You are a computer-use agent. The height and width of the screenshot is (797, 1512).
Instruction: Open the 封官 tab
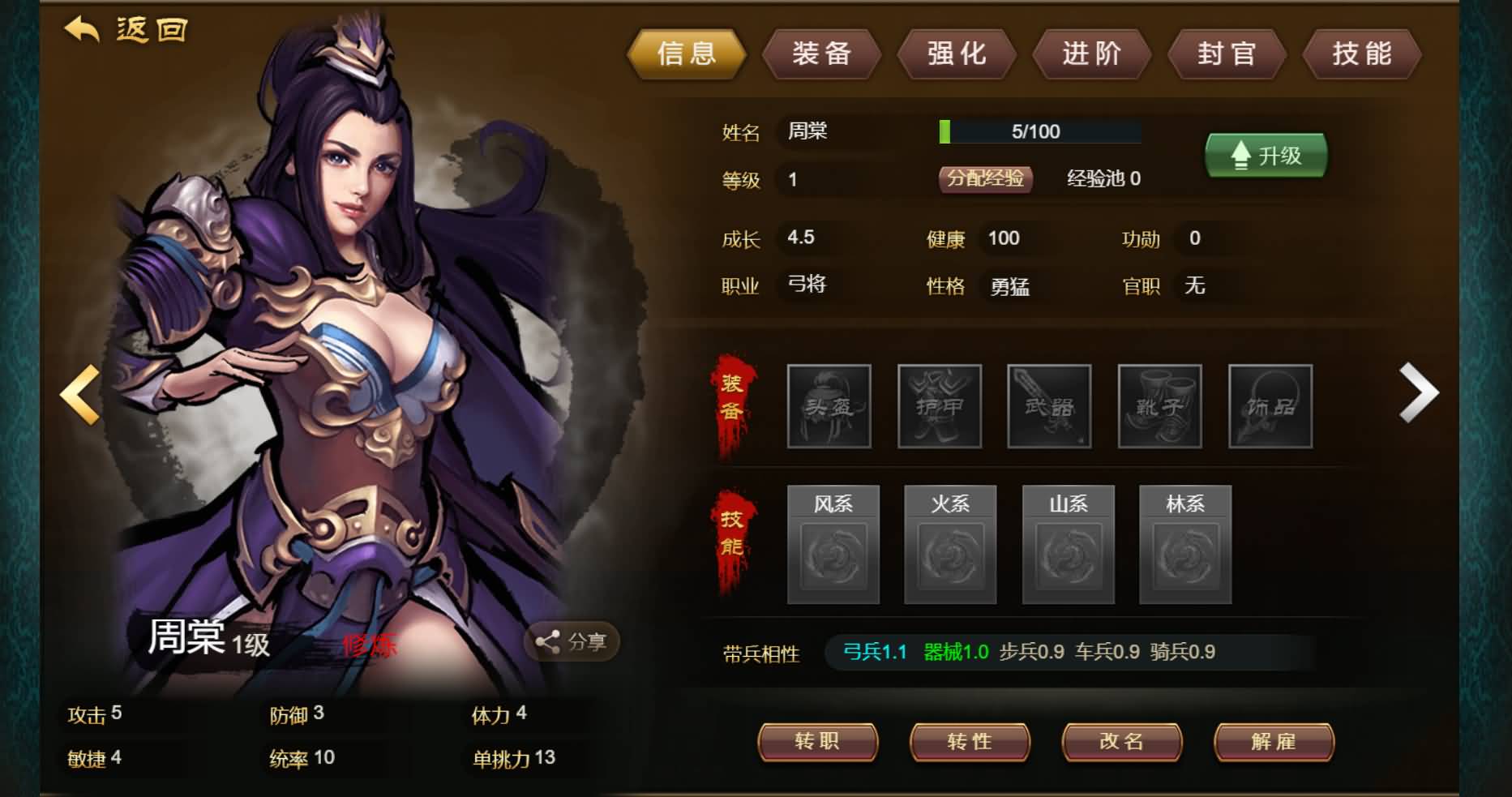pyautogui.click(x=1227, y=54)
